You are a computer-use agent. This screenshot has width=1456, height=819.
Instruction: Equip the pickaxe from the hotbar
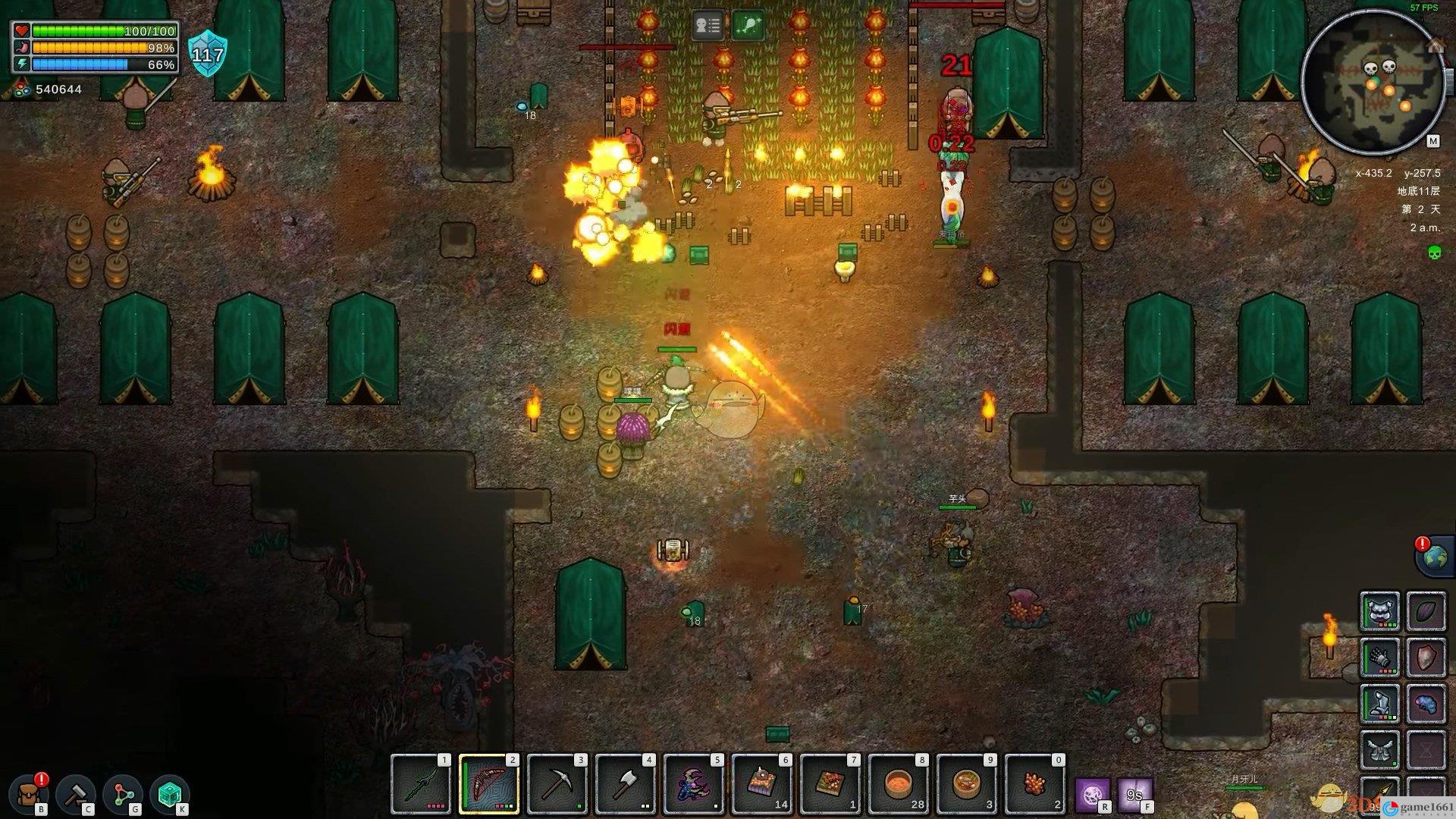(x=557, y=783)
